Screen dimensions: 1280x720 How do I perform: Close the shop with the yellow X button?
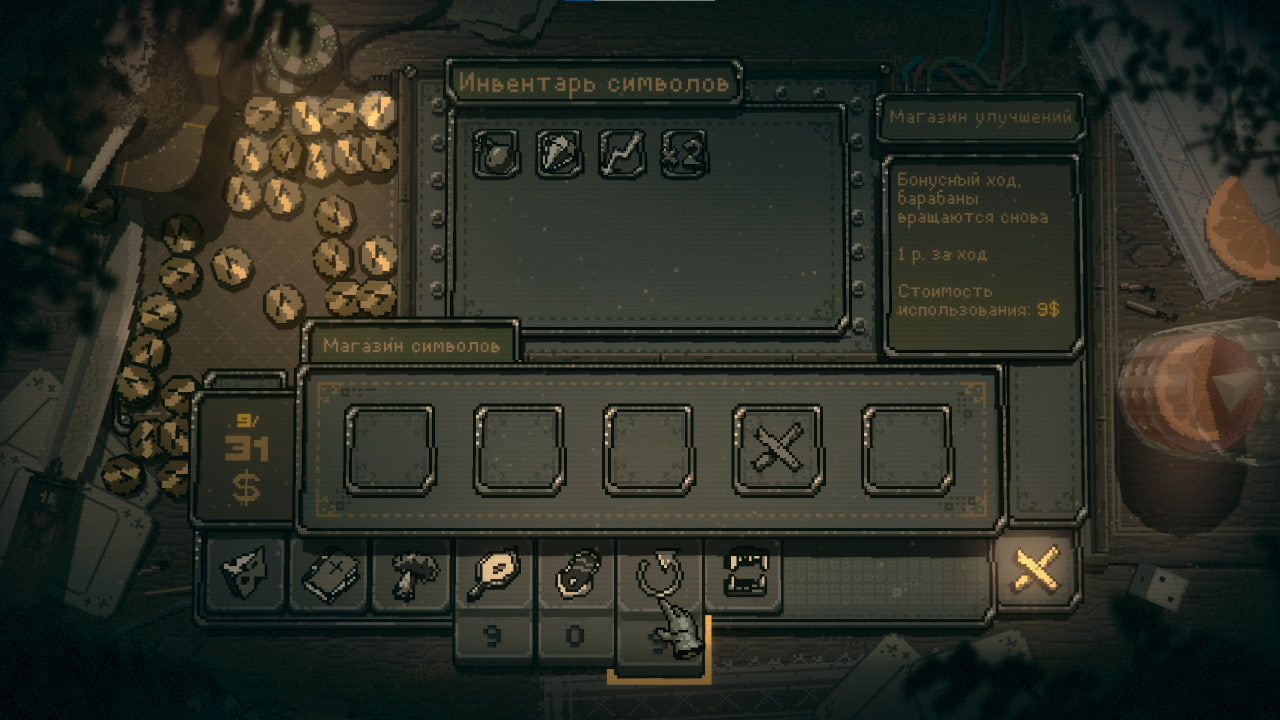pos(1037,574)
